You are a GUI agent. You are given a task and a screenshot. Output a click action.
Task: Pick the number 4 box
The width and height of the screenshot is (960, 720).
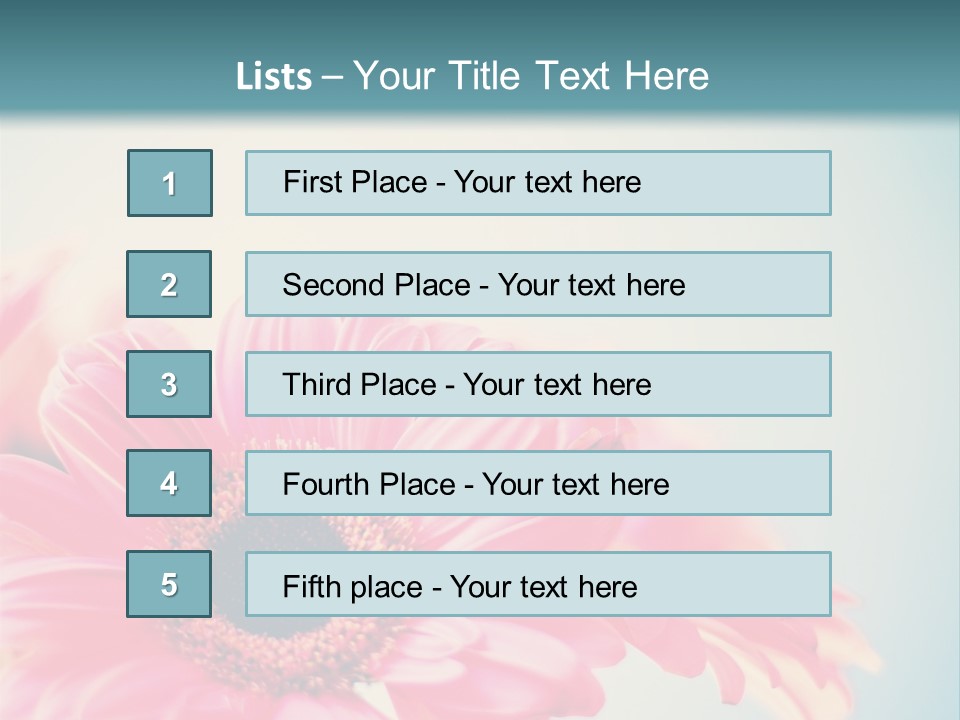point(169,483)
